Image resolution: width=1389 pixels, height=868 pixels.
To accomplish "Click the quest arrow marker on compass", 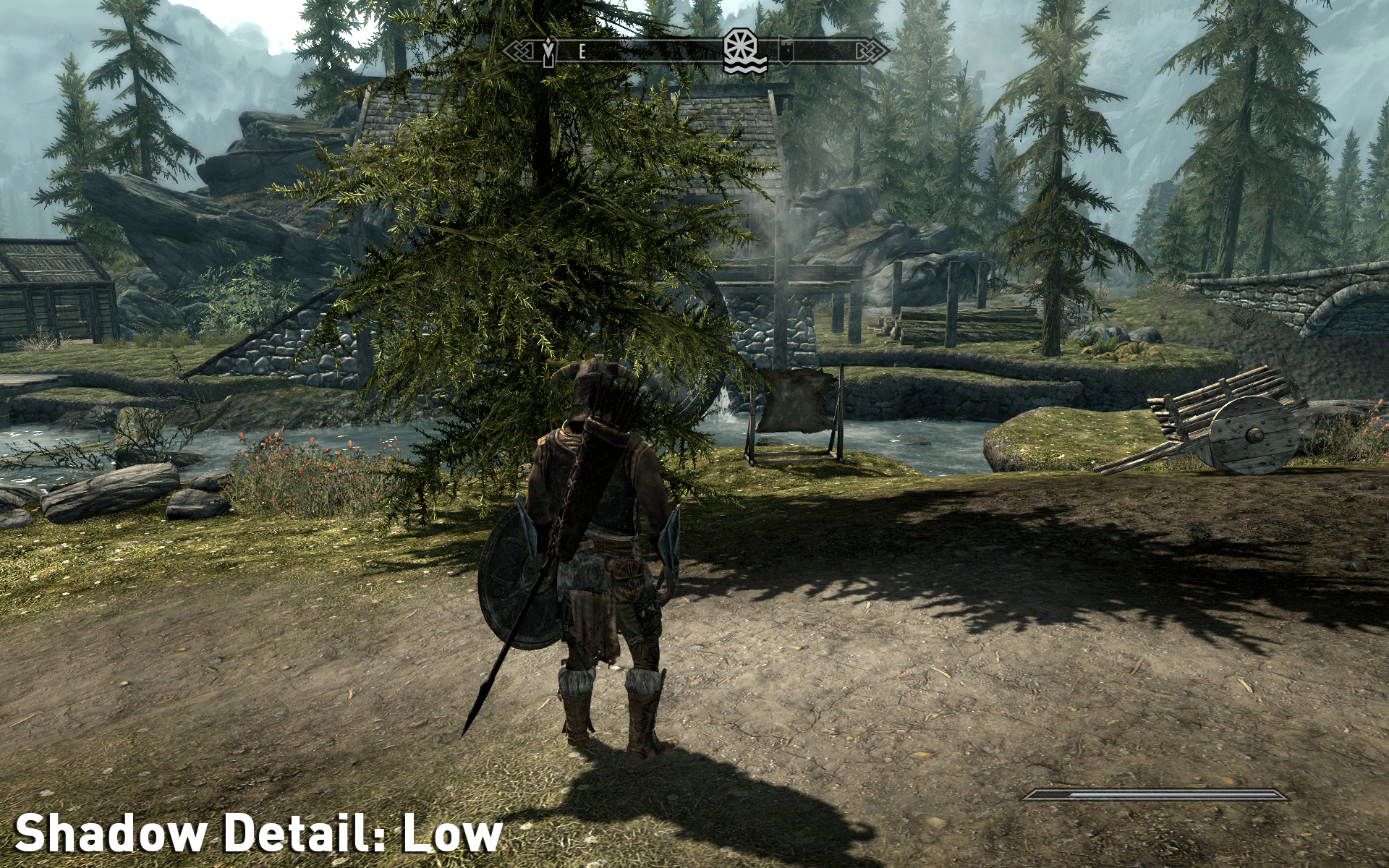I will point(550,51).
